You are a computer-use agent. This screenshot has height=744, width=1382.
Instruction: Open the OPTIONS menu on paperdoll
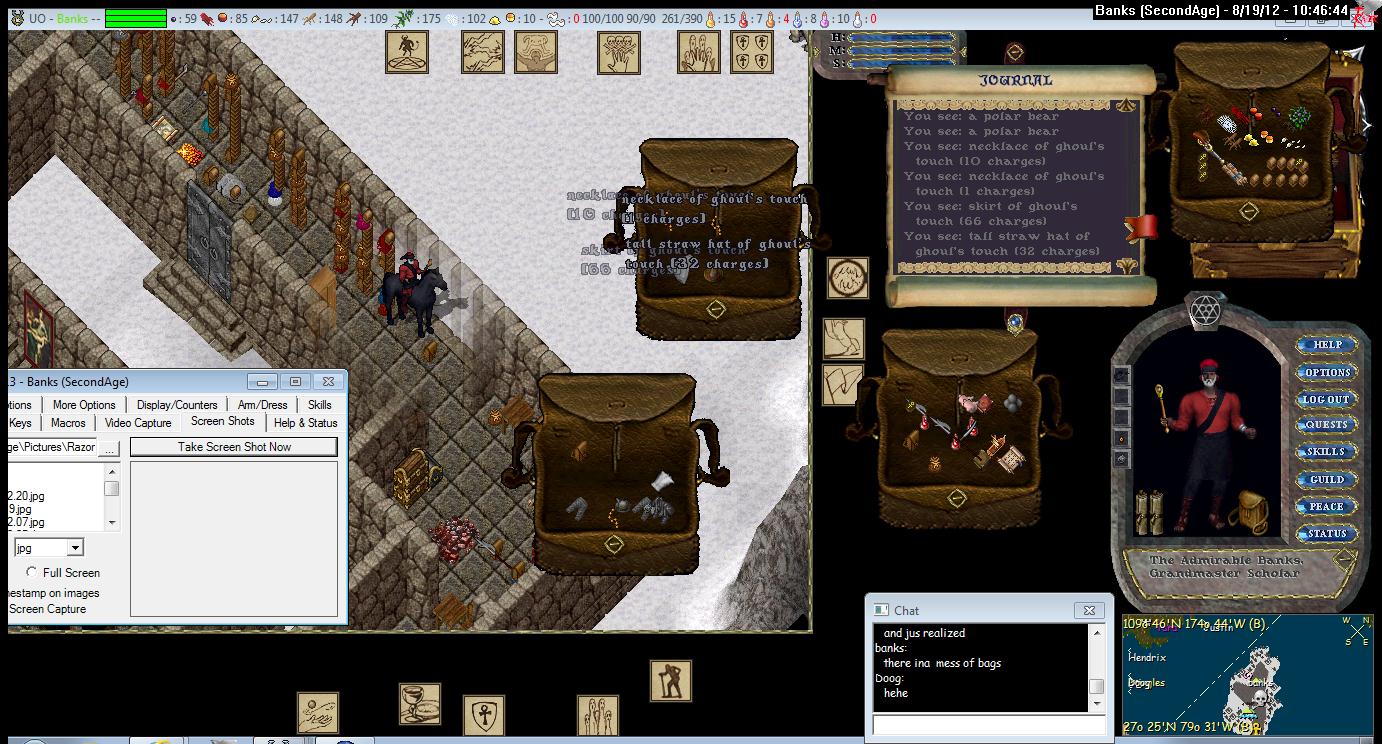(1326, 372)
